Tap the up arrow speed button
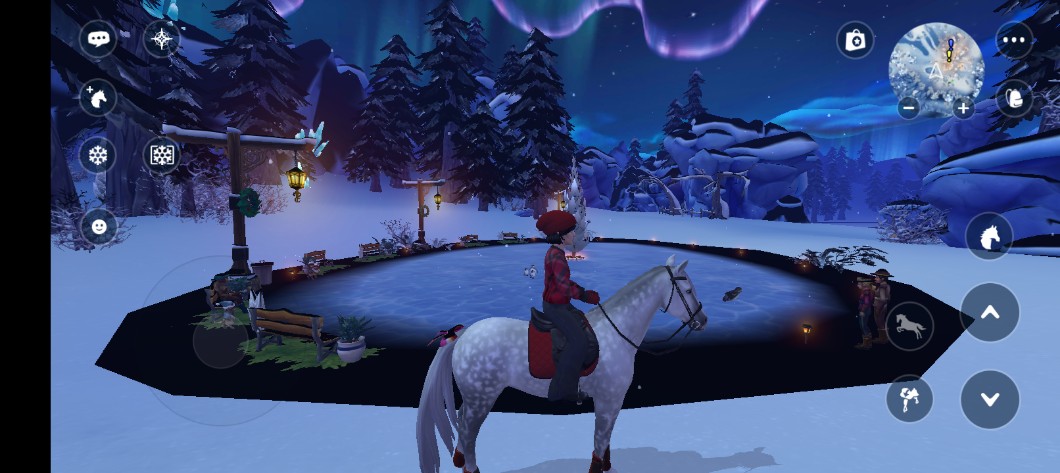The image size is (1060, 473). [x=990, y=313]
